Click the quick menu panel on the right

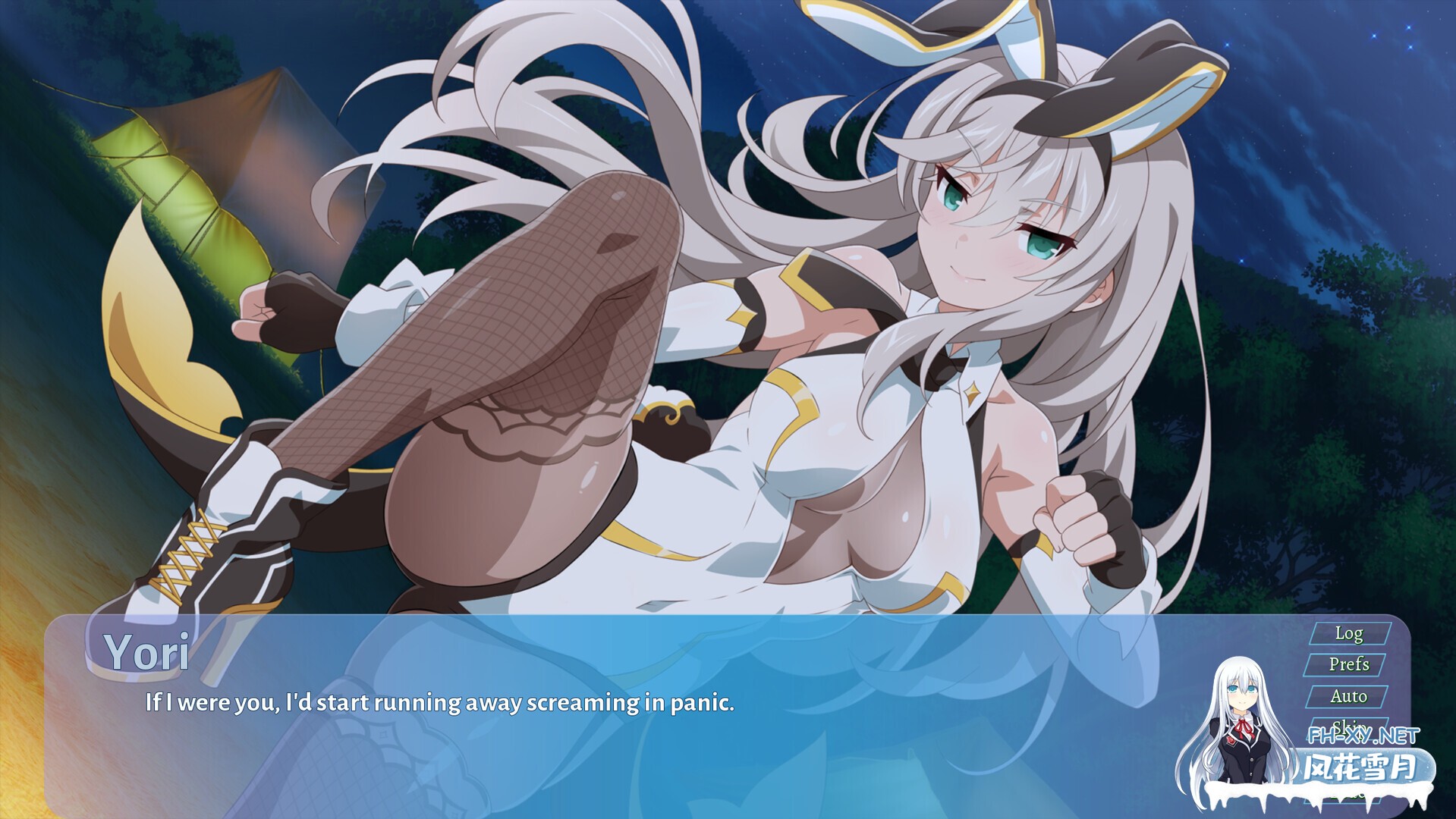click(1349, 682)
